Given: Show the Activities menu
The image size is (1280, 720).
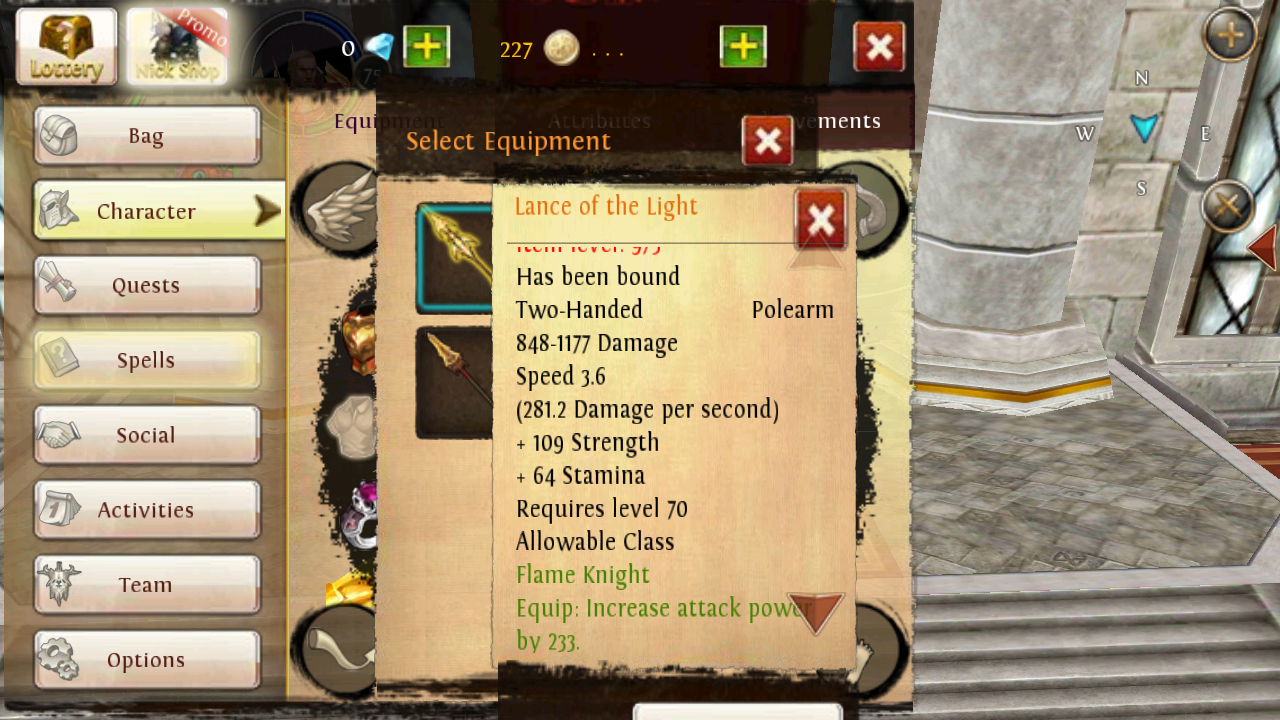Looking at the screenshot, I should coord(147,510).
